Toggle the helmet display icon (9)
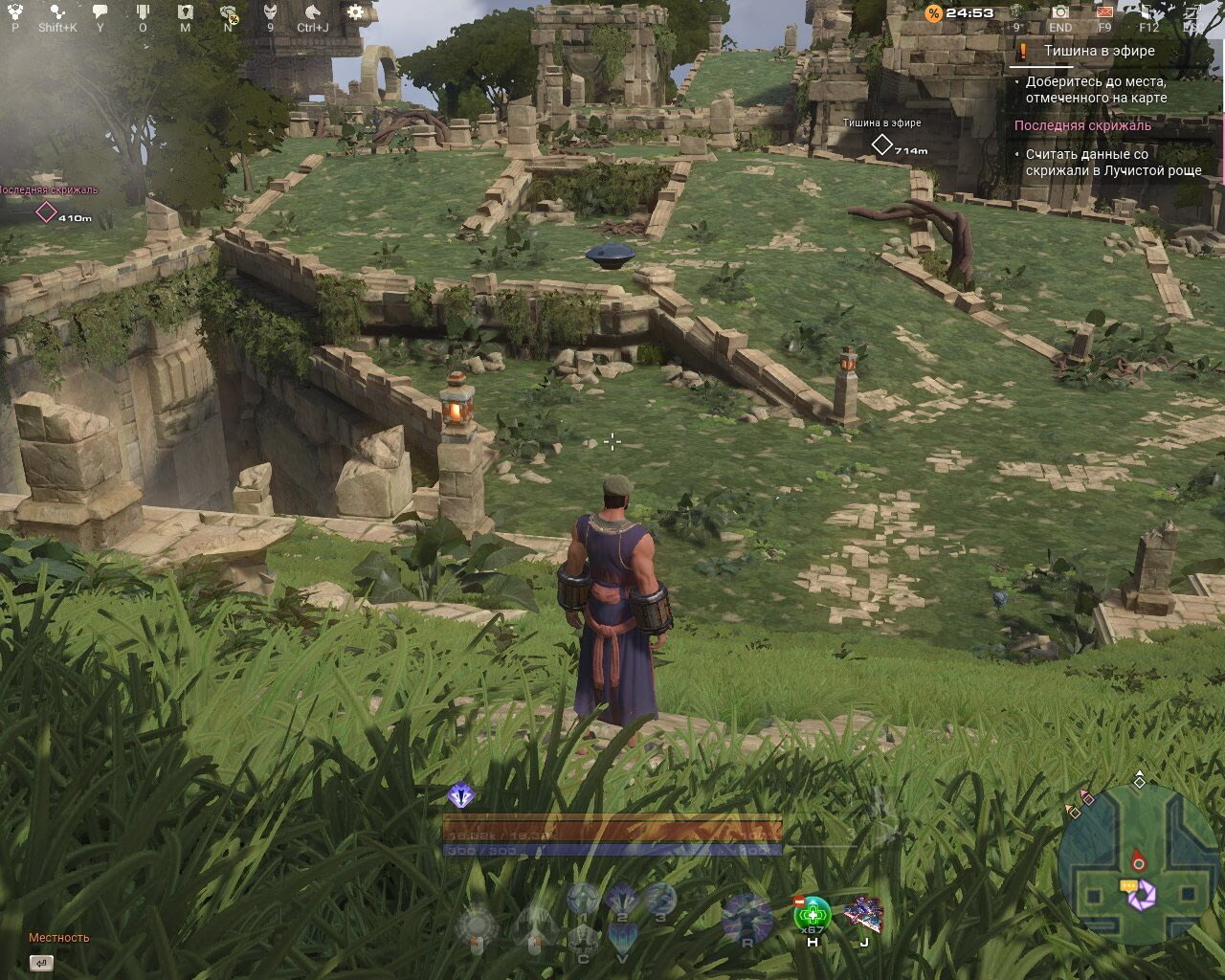 270,10
